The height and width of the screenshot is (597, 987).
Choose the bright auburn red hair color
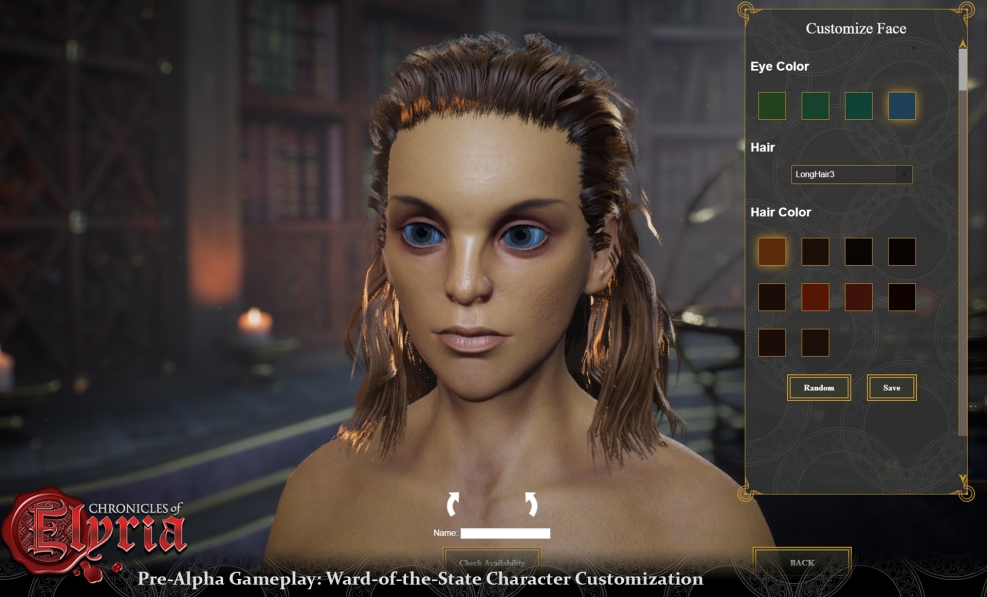pos(815,297)
